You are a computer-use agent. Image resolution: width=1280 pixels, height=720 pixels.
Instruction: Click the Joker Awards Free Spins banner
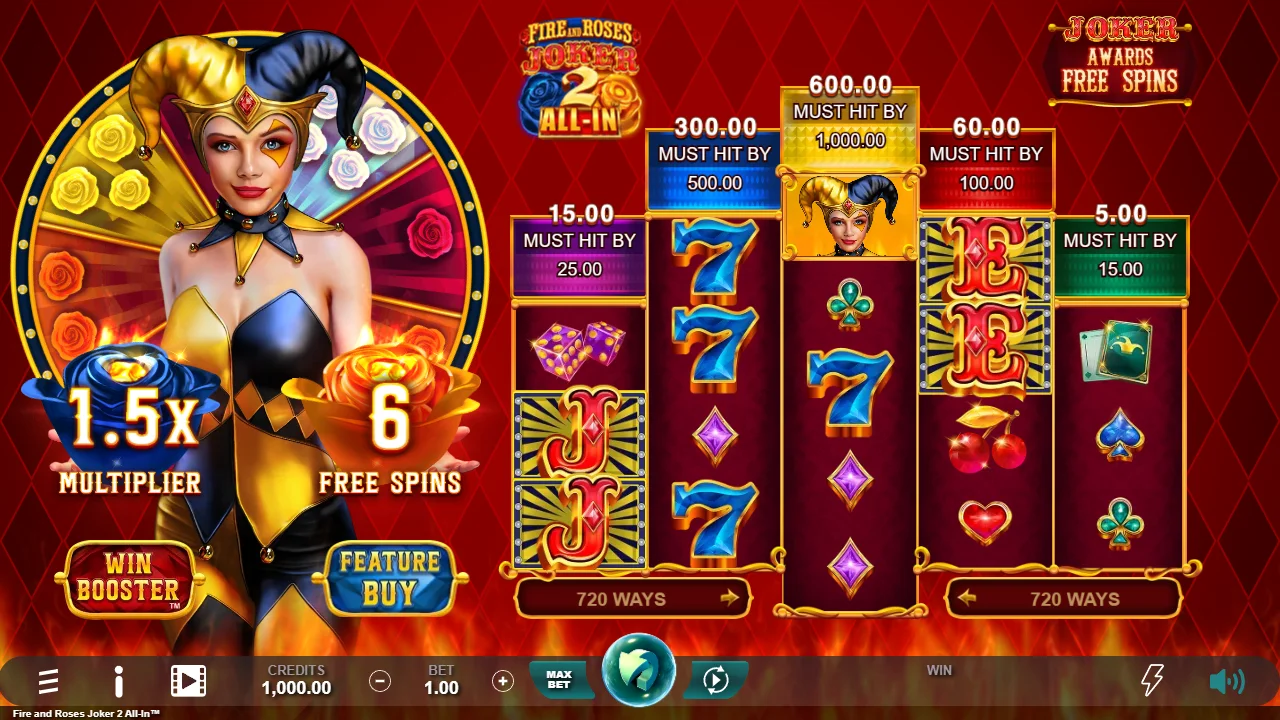[1118, 60]
